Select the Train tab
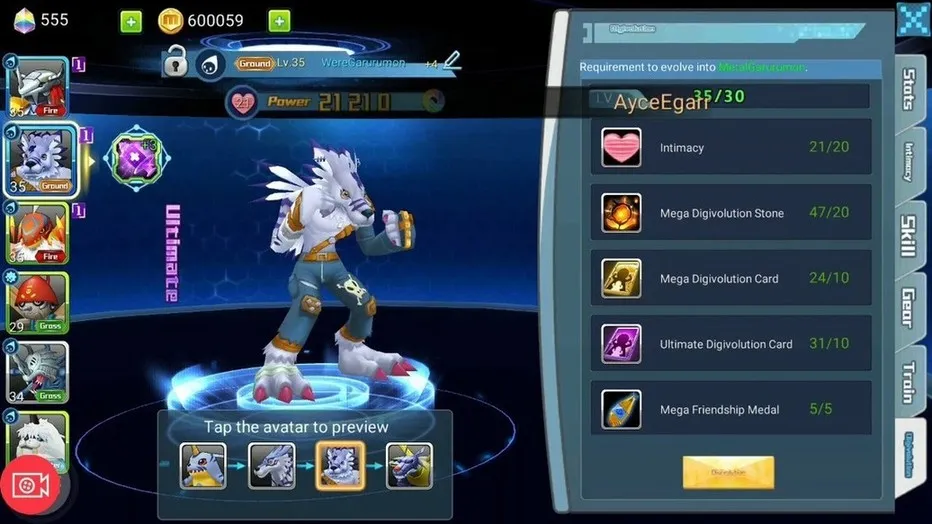This screenshot has width=932, height=524. [909, 382]
